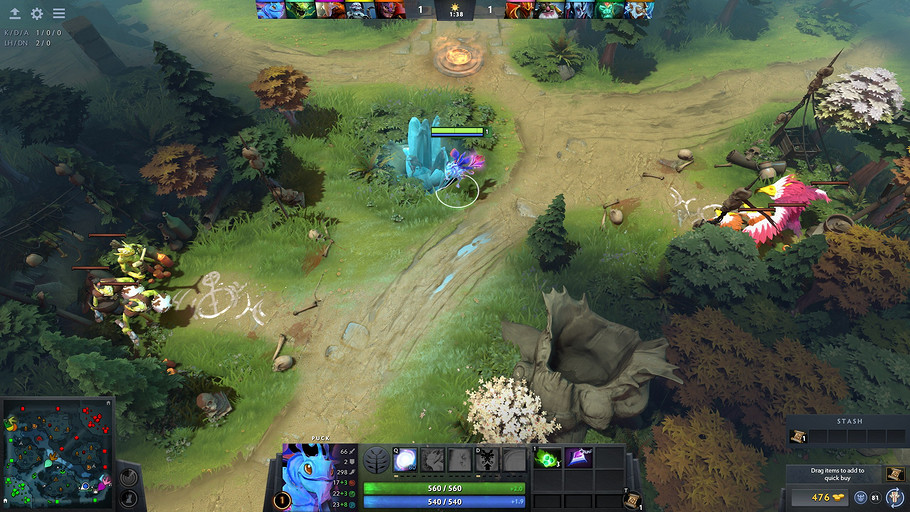This screenshot has height=512, width=910.
Task: Call the courier to deliver items
Action: click(x=893, y=497)
